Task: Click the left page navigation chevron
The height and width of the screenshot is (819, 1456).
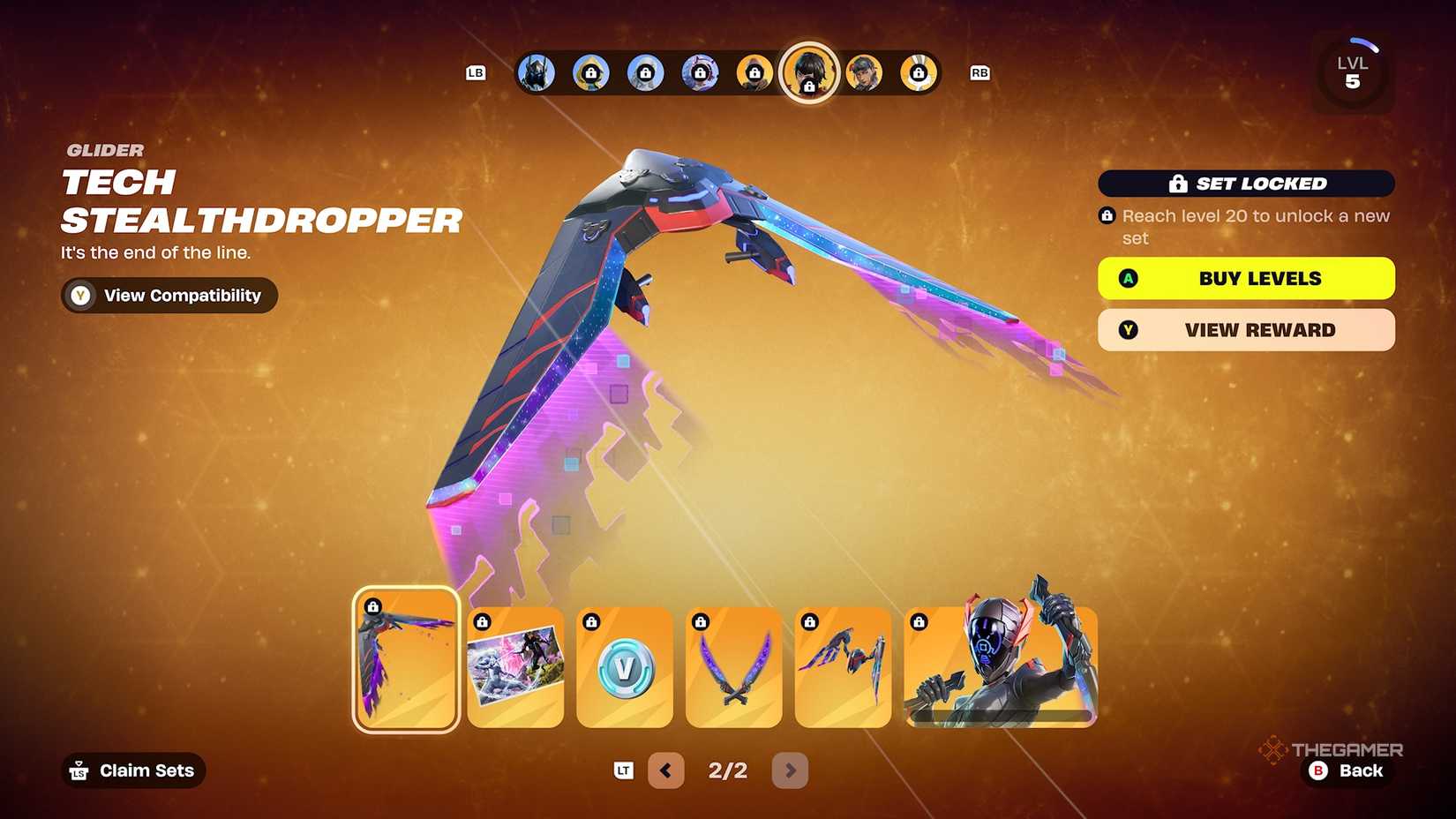Action: click(x=666, y=770)
